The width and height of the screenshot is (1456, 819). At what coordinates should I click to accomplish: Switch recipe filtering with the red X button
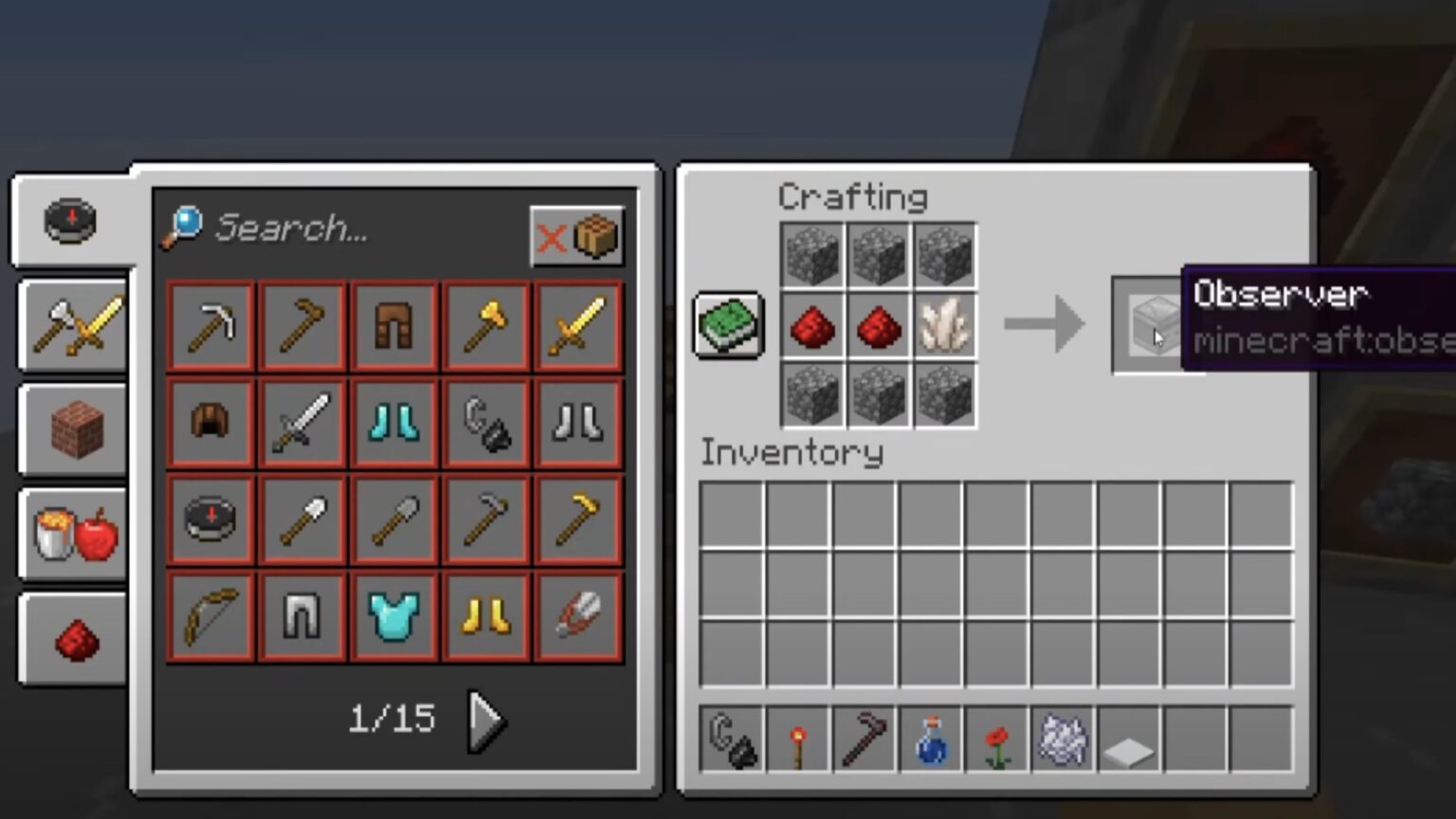pos(553,239)
